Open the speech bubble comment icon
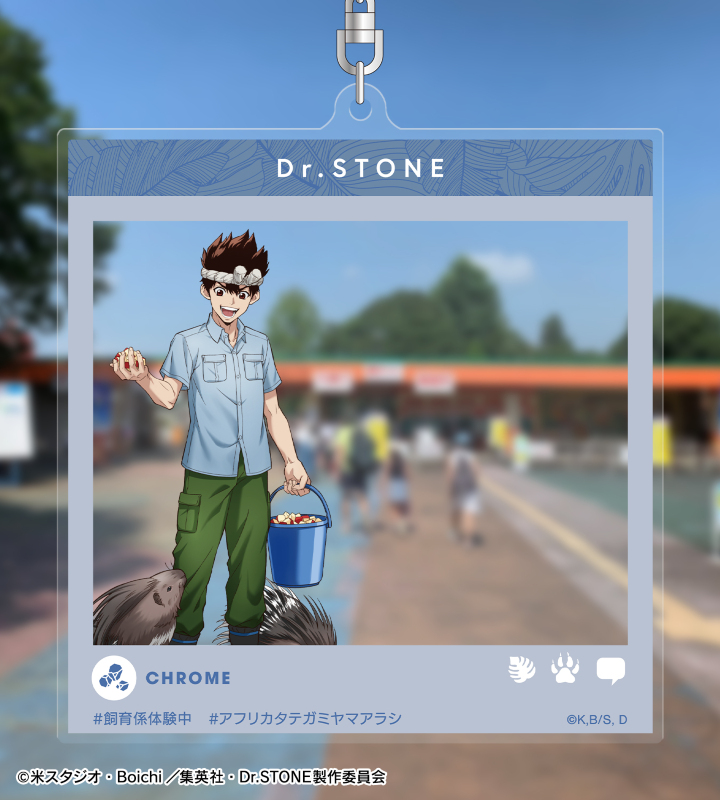The image size is (720, 800). pyautogui.click(x=610, y=670)
